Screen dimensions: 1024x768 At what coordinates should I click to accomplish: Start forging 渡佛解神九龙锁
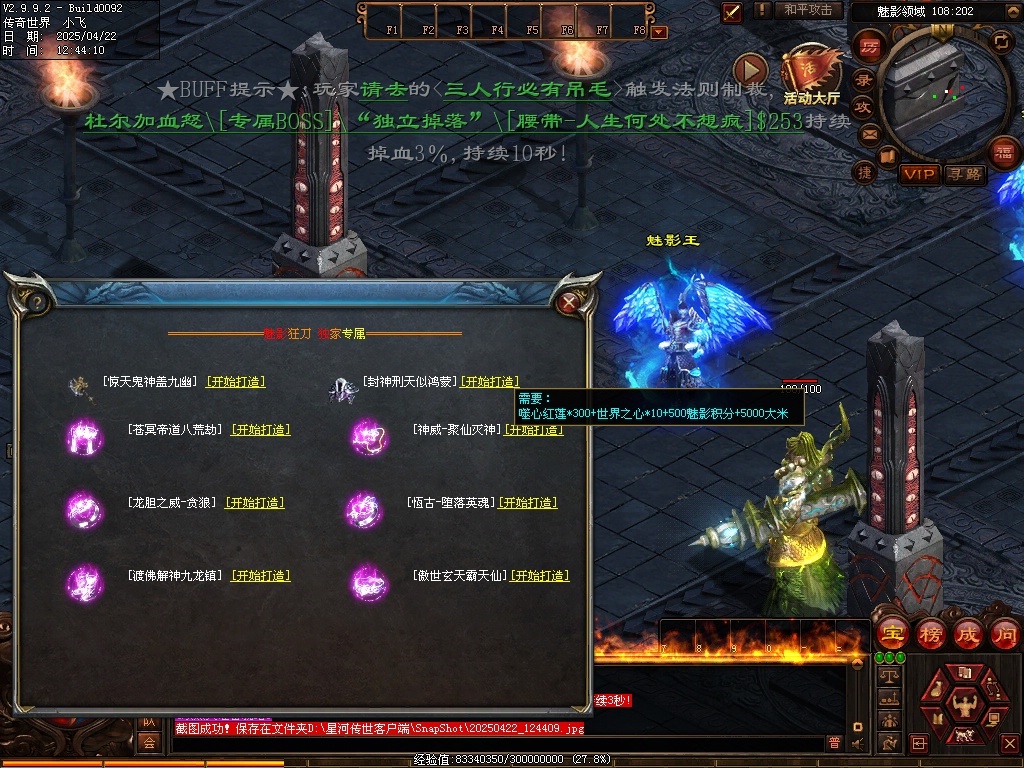pos(260,576)
